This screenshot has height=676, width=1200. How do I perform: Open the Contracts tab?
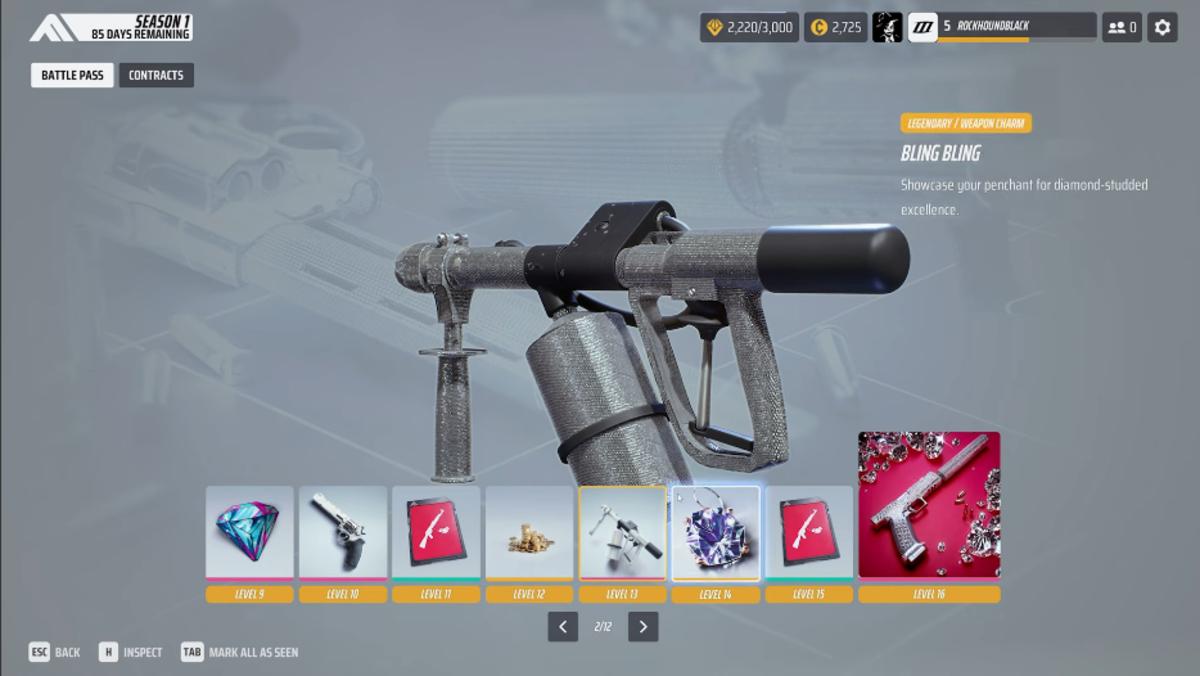(x=156, y=75)
